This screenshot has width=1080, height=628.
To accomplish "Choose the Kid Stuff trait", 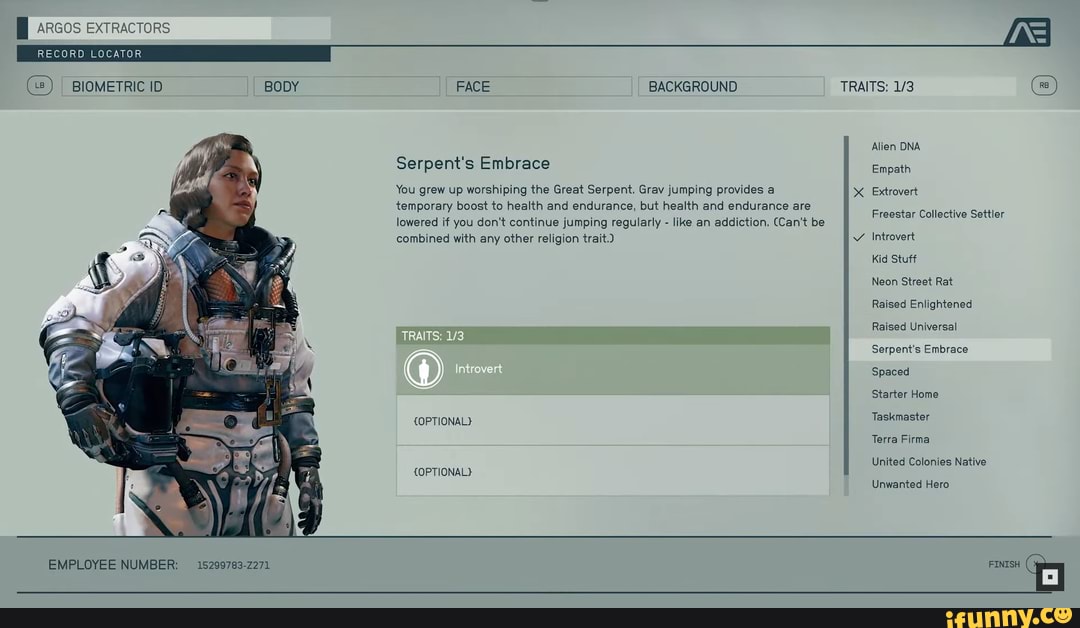I will pyautogui.click(x=894, y=259).
